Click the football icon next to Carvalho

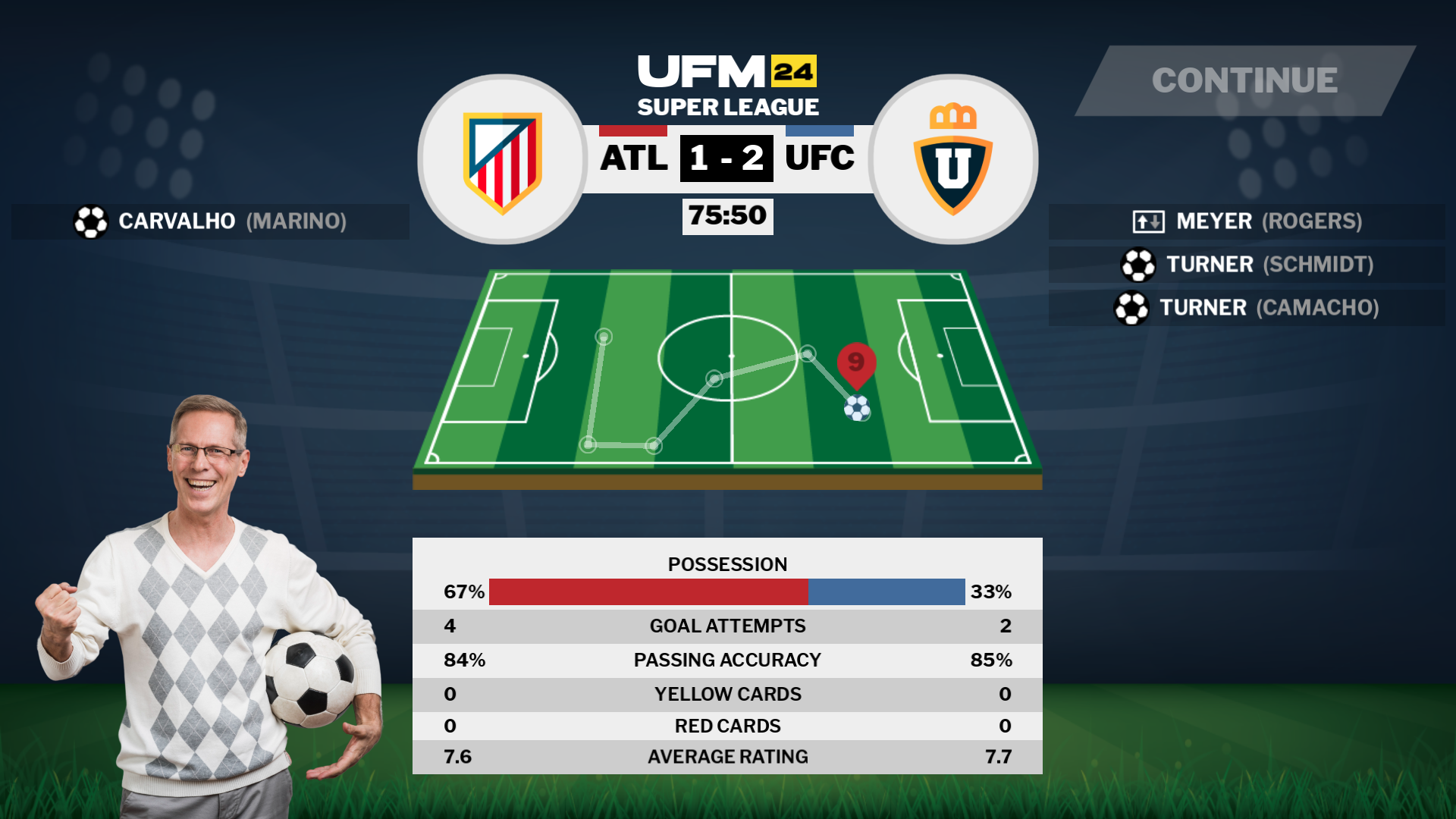click(89, 221)
